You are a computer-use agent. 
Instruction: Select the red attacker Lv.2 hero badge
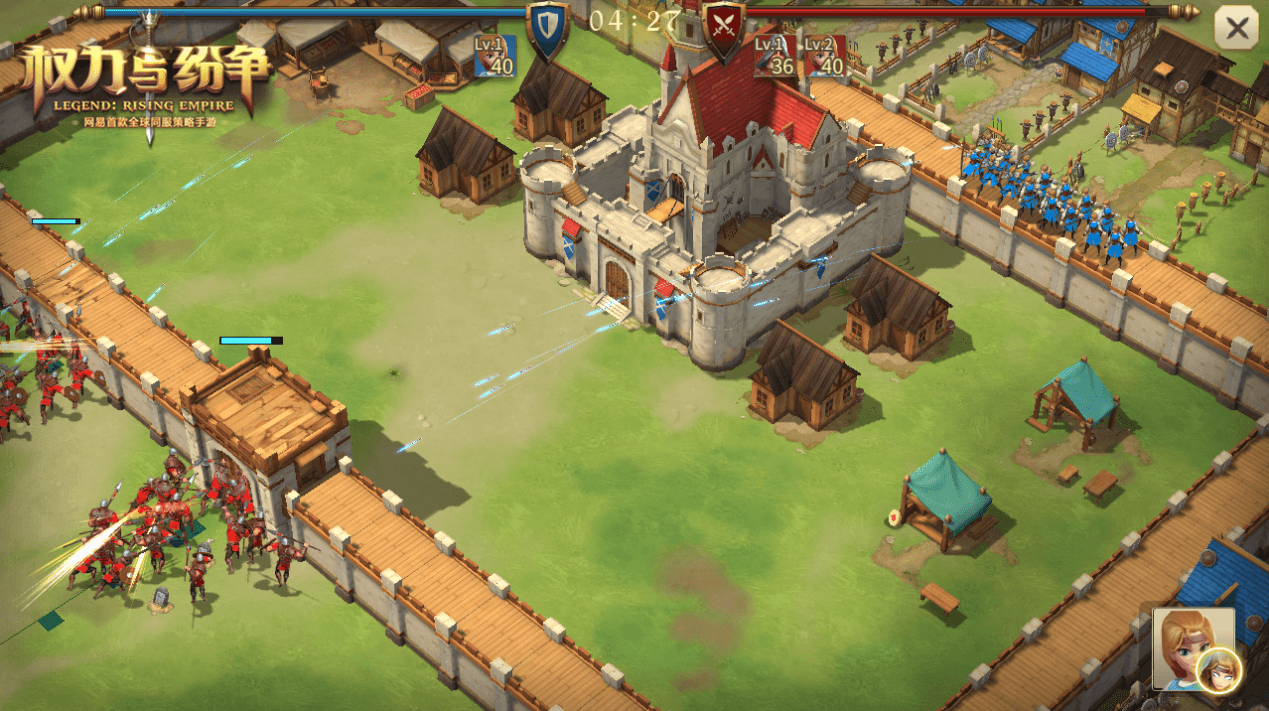(x=825, y=57)
